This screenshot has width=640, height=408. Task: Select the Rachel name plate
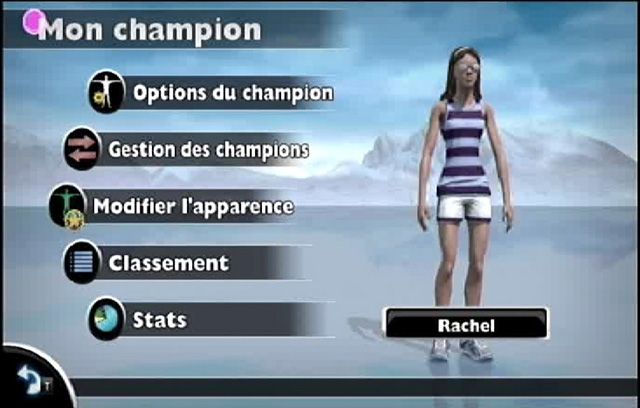coord(466,325)
